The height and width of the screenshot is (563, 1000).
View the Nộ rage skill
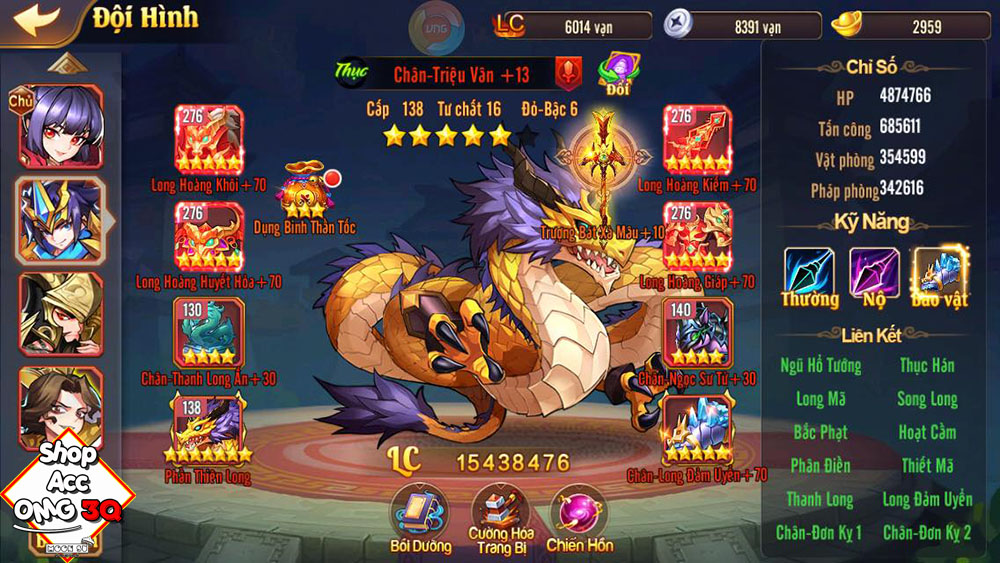[874, 273]
